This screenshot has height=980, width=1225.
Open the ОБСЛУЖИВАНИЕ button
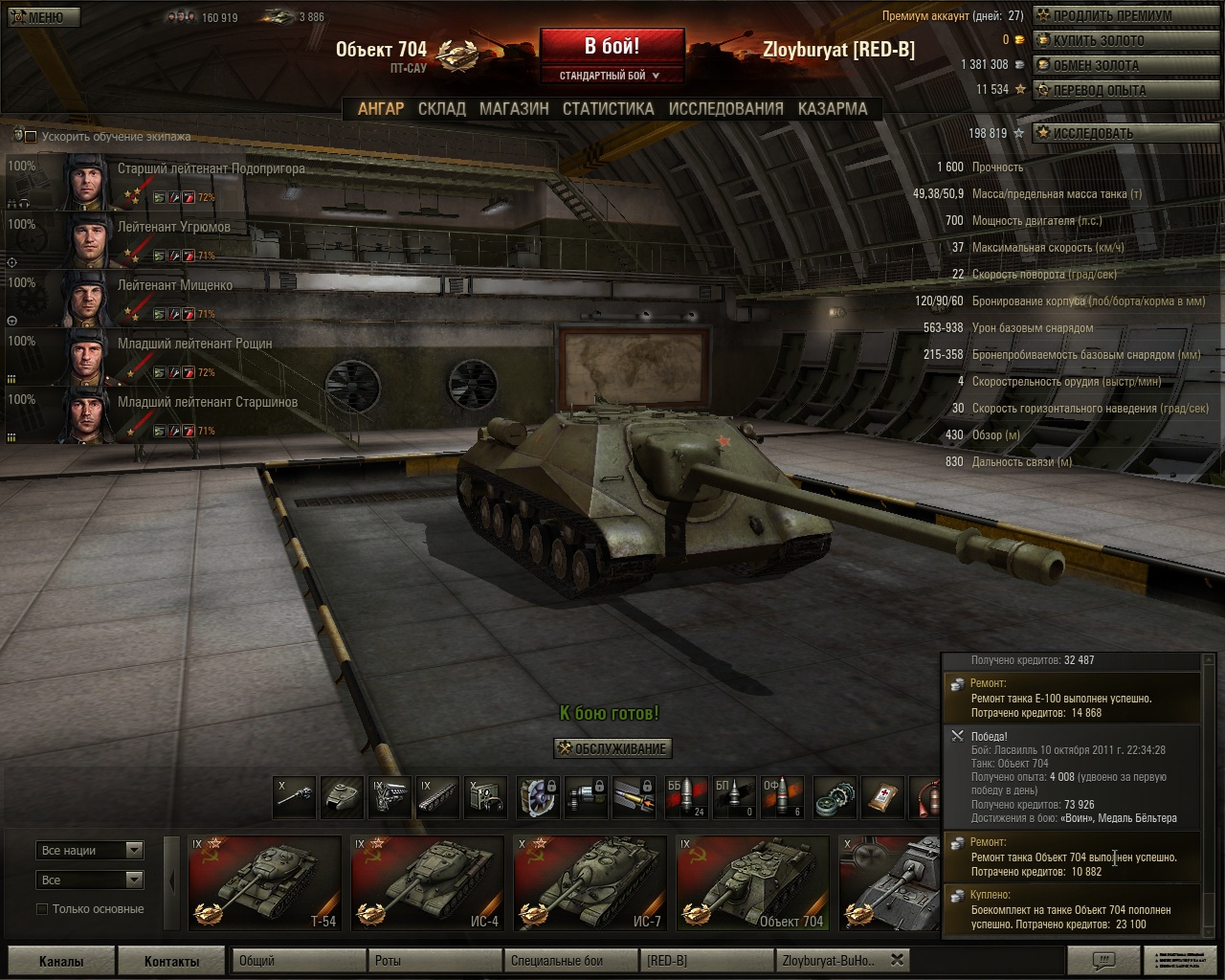(613, 748)
